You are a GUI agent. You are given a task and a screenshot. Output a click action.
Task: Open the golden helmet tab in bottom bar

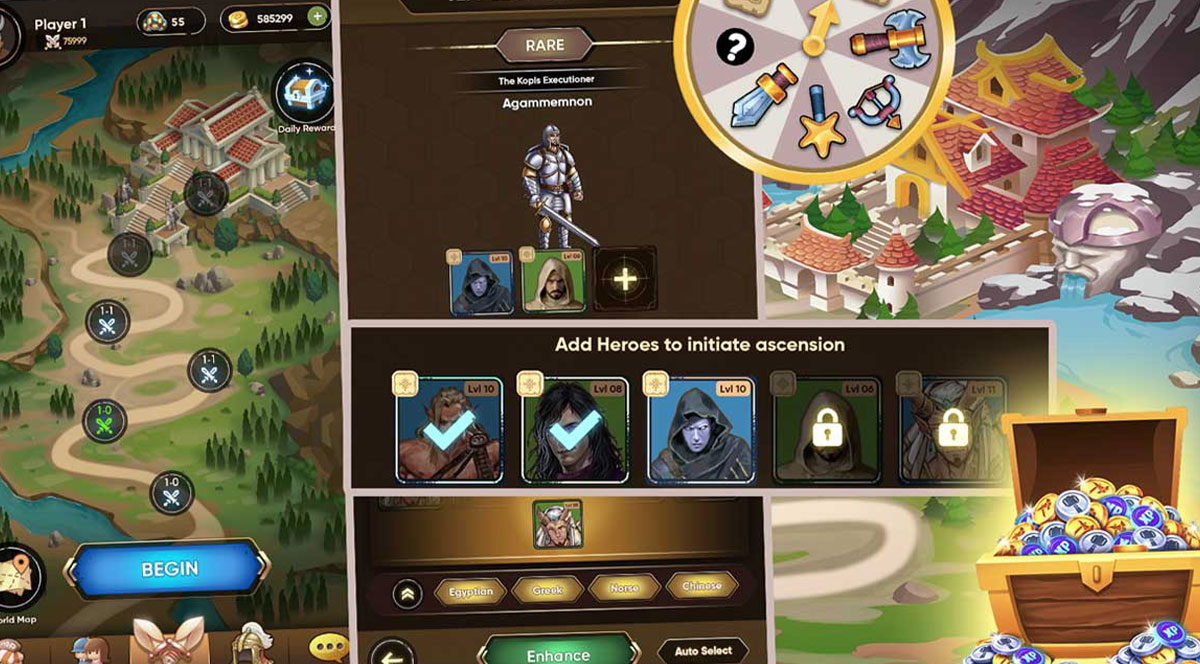pos(248,645)
